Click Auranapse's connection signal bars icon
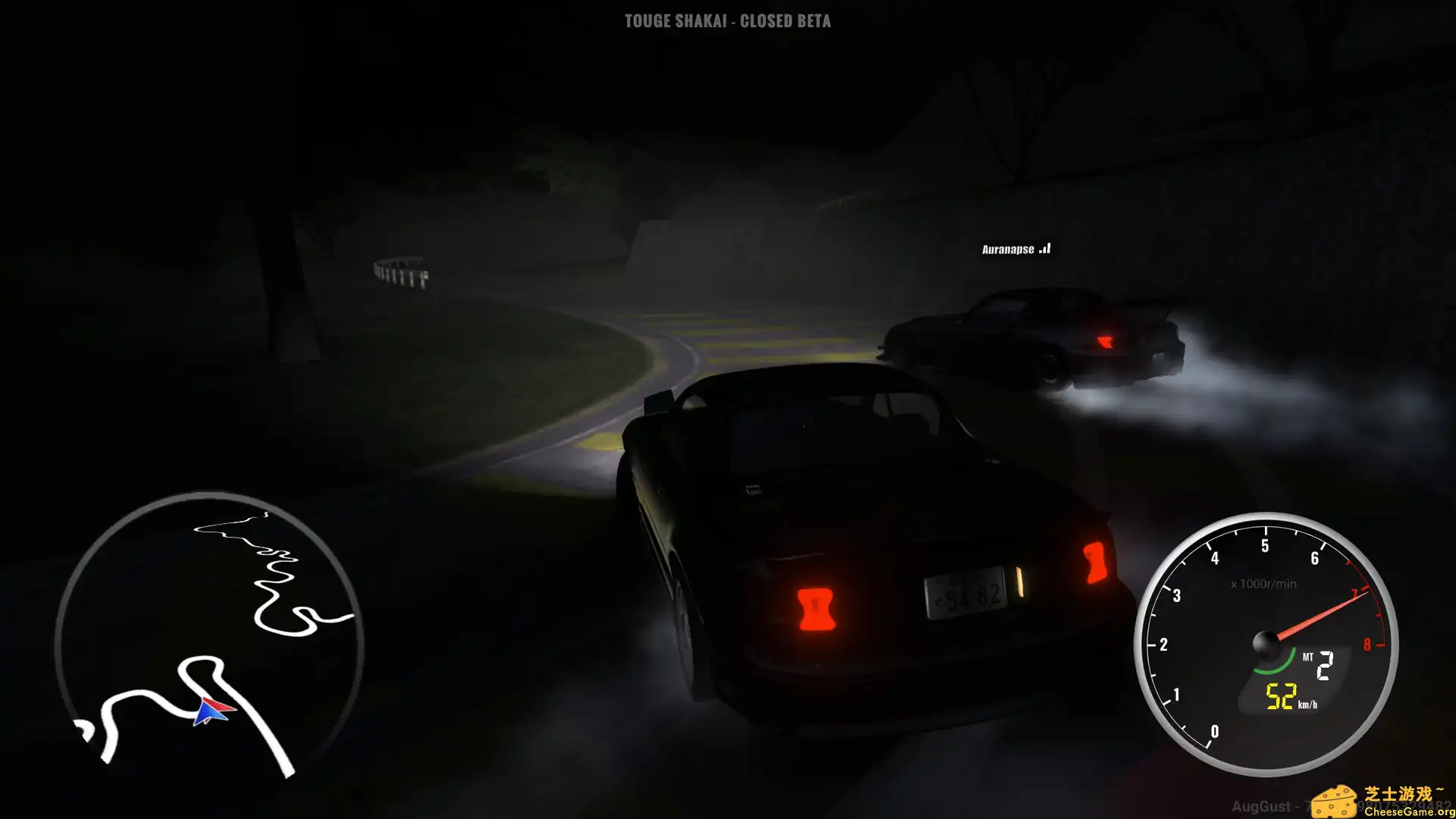This screenshot has width=1456, height=819. (1044, 247)
